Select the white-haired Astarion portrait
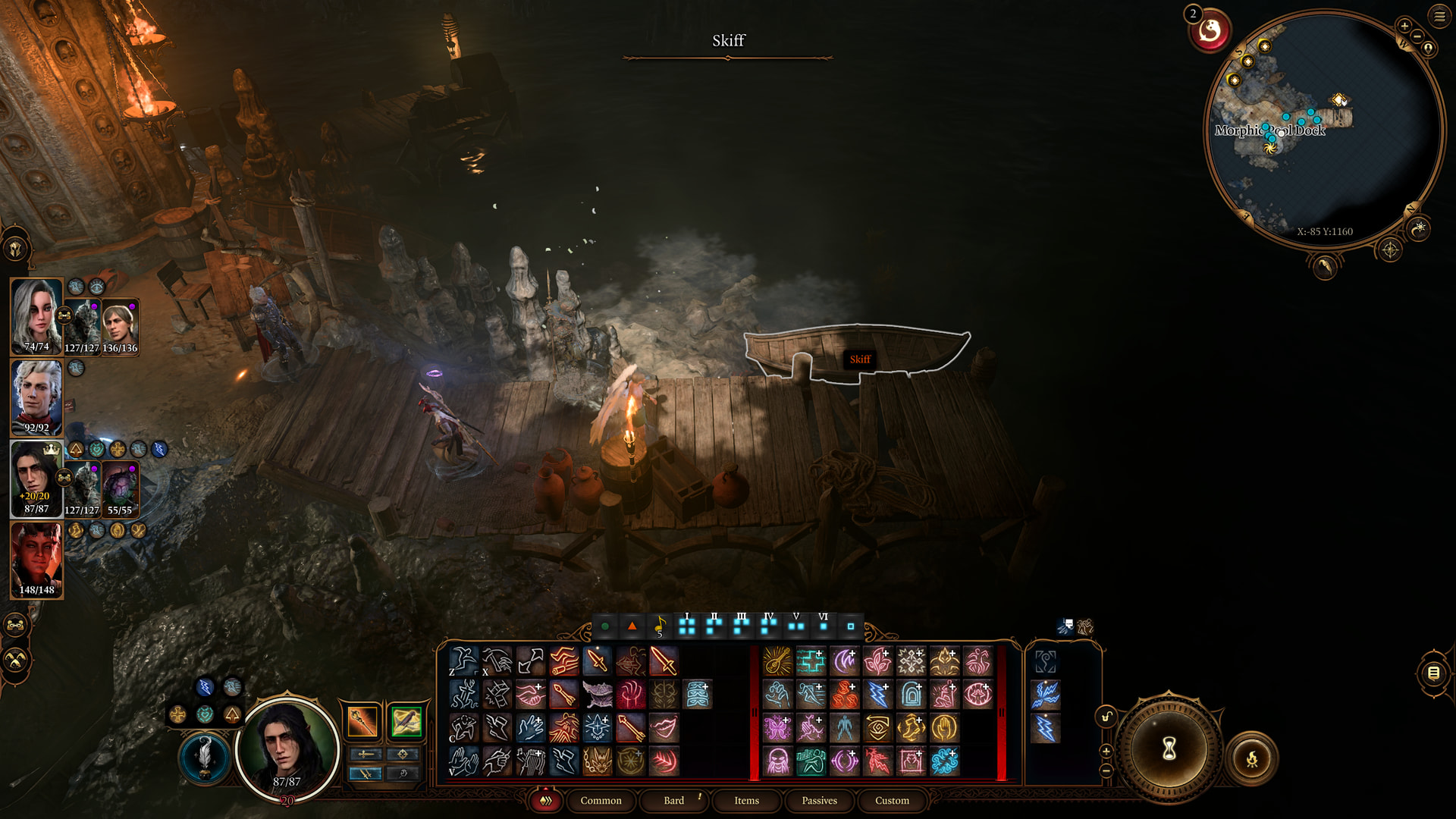Screen dimensions: 1456x819 click(36, 396)
